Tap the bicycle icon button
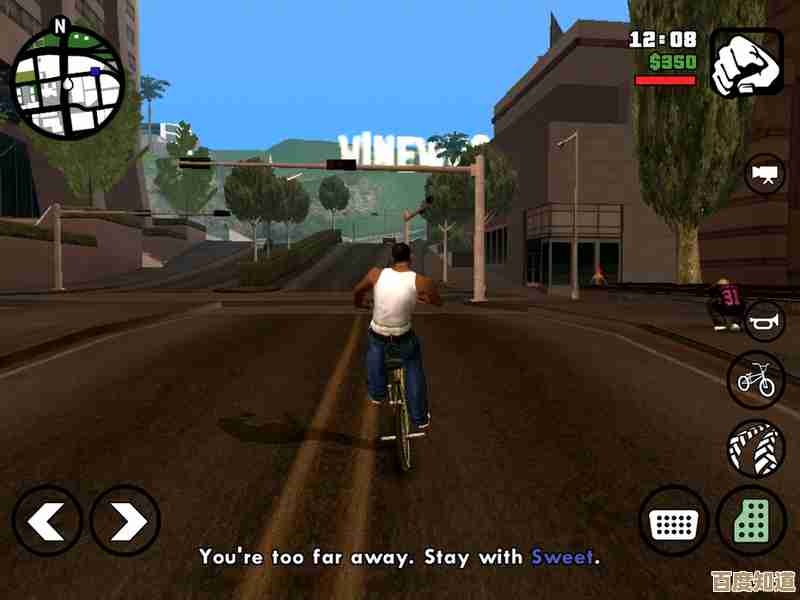The height and width of the screenshot is (600, 800). coord(755,379)
